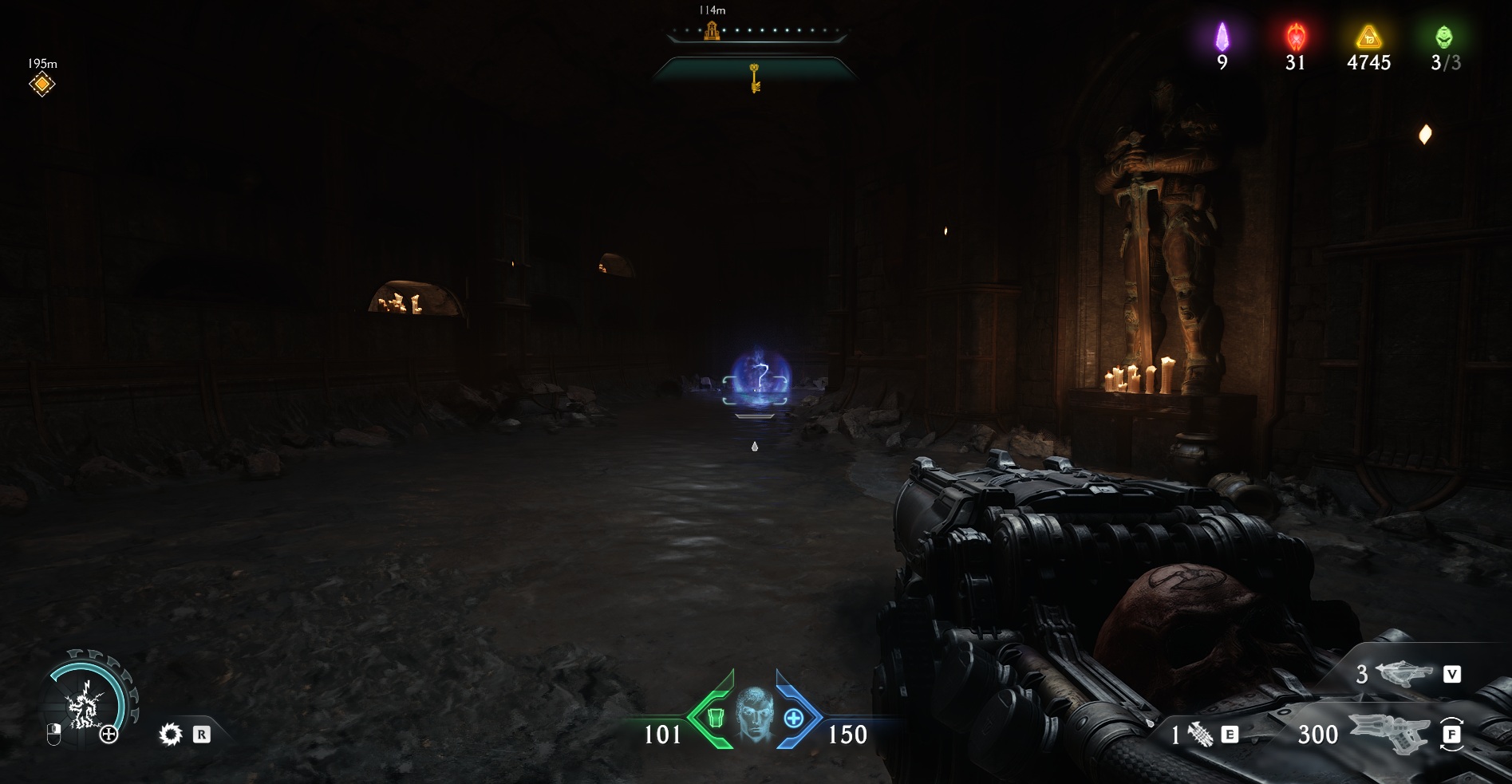
Task: Click the Slayer face portrait
Action: click(x=754, y=714)
